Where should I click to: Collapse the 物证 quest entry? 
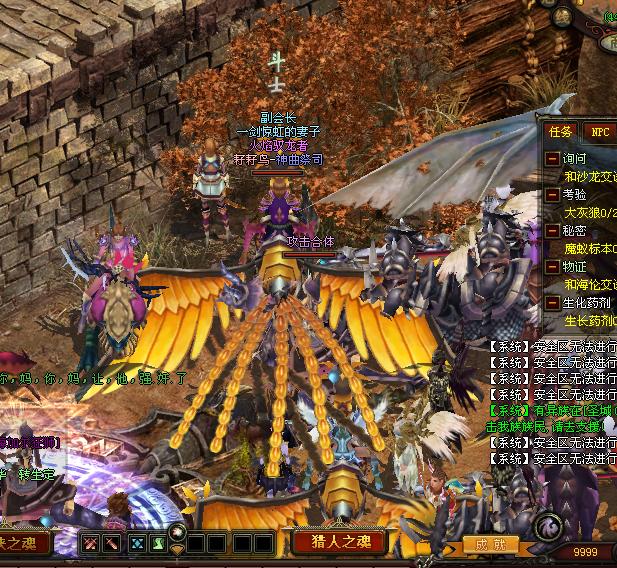click(x=552, y=267)
